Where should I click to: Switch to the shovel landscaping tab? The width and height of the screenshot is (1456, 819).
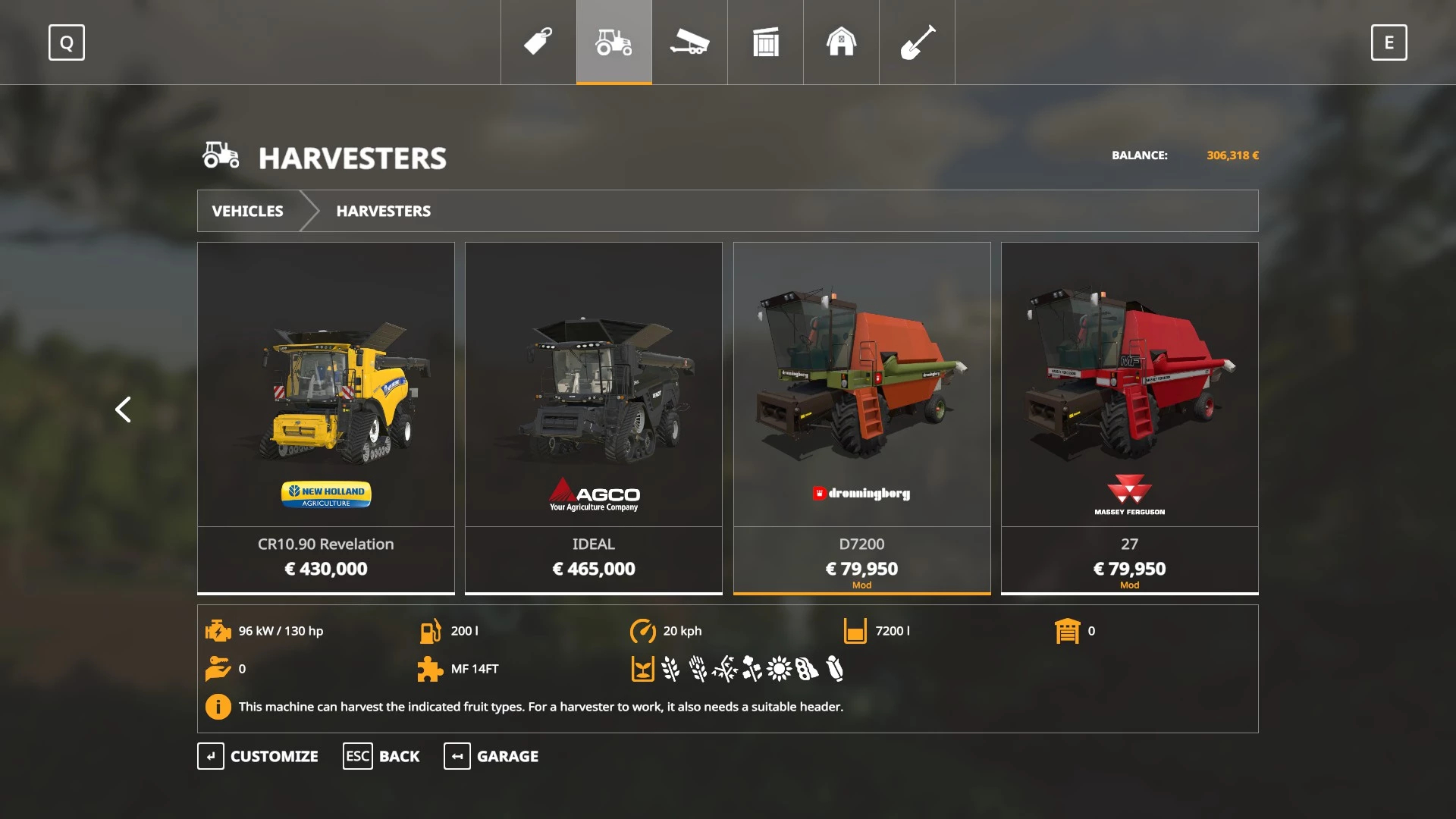click(x=917, y=42)
